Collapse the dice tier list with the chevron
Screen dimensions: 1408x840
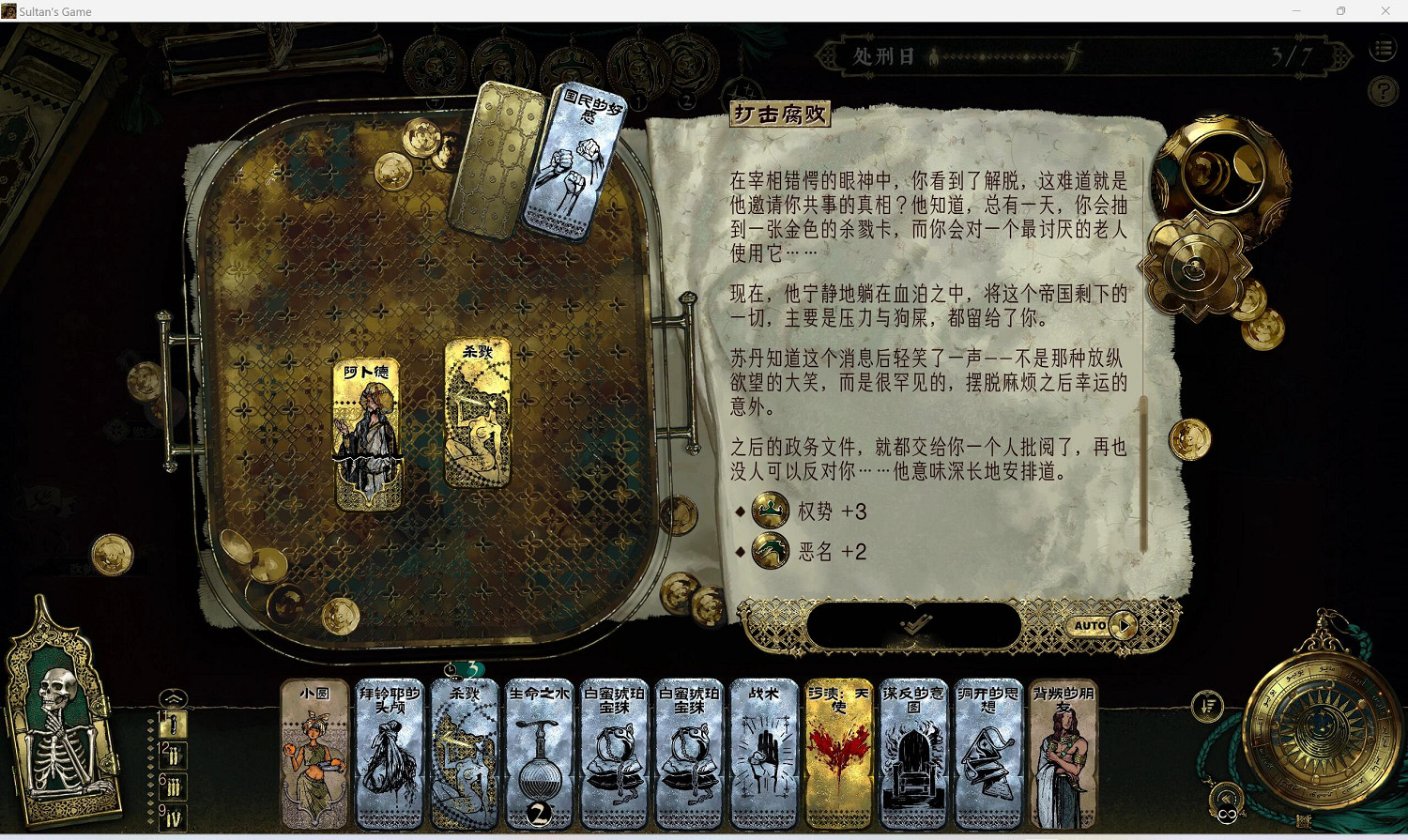(172, 698)
